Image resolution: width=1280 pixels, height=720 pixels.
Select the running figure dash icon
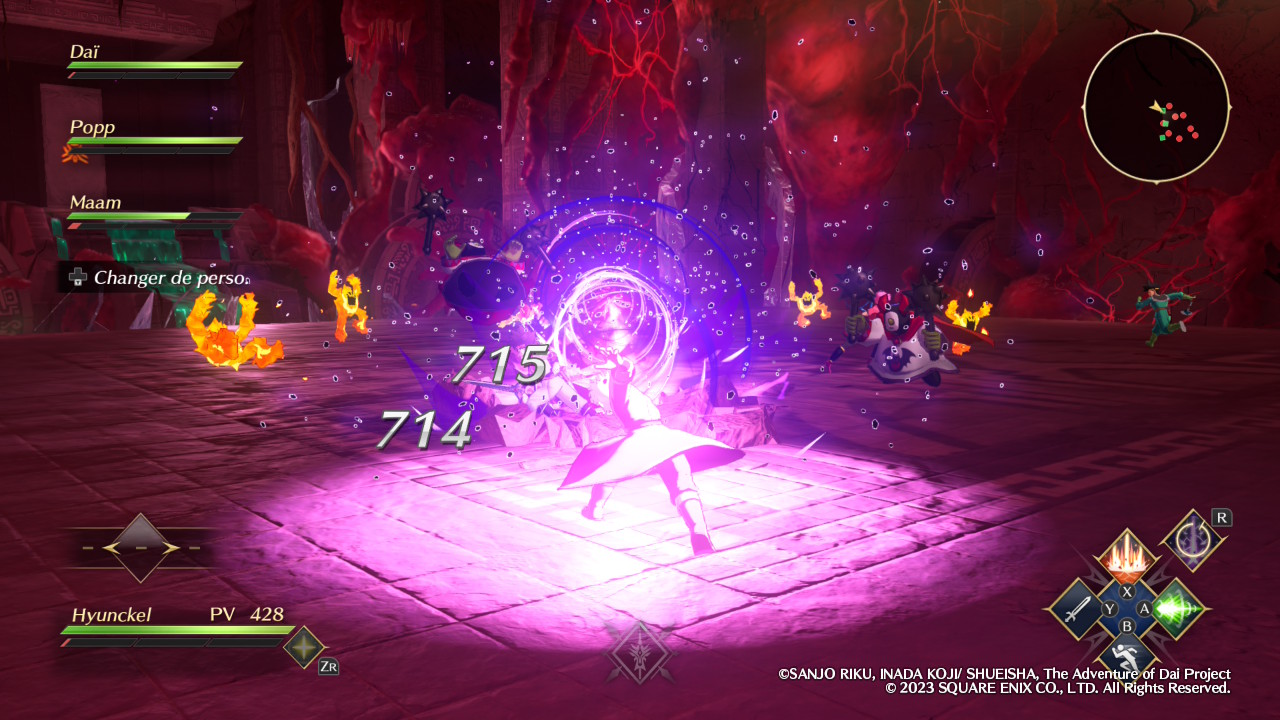(x=1126, y=655)
